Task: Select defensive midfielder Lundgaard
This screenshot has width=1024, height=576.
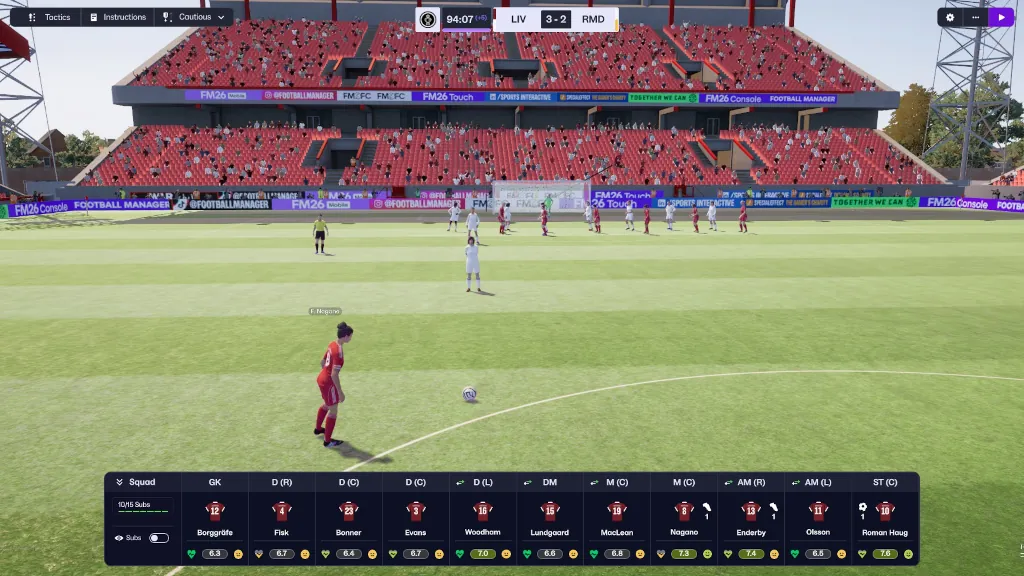Action: [550, 520]
